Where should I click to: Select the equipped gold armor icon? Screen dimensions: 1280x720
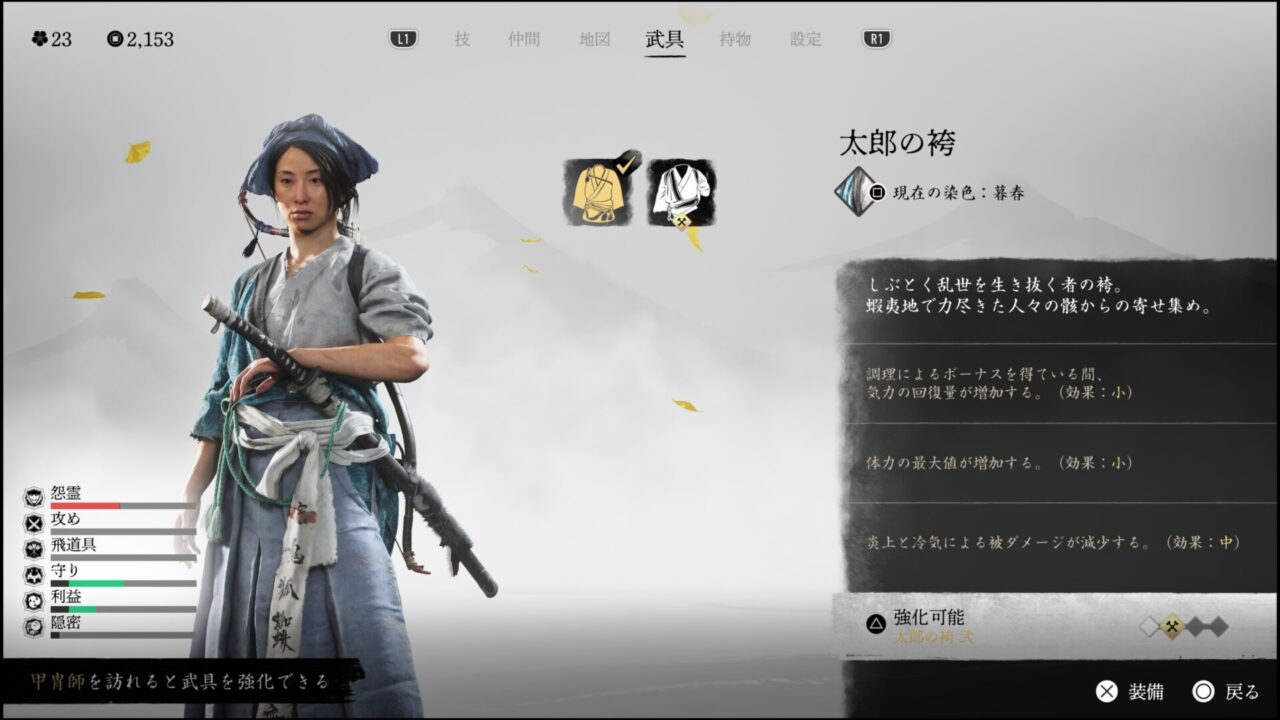click(597, 192)
